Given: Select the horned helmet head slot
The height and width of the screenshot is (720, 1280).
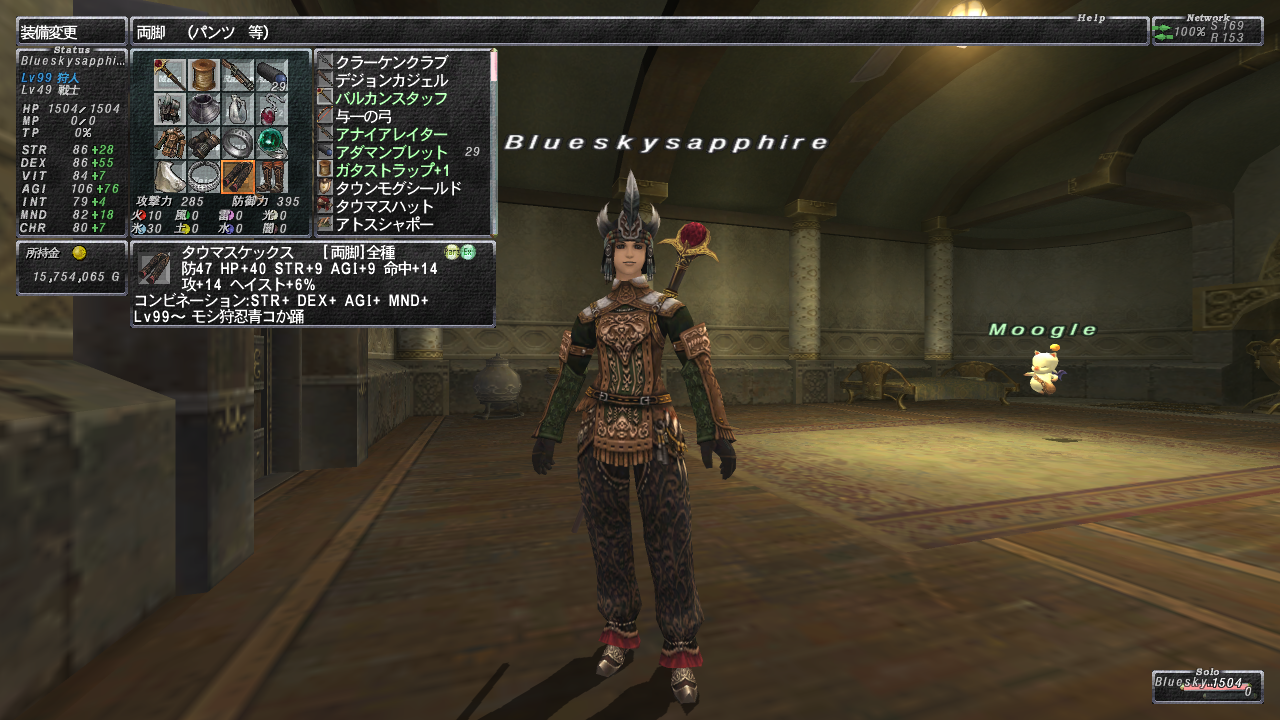Looking at the screenshot, I should point(170,109).
